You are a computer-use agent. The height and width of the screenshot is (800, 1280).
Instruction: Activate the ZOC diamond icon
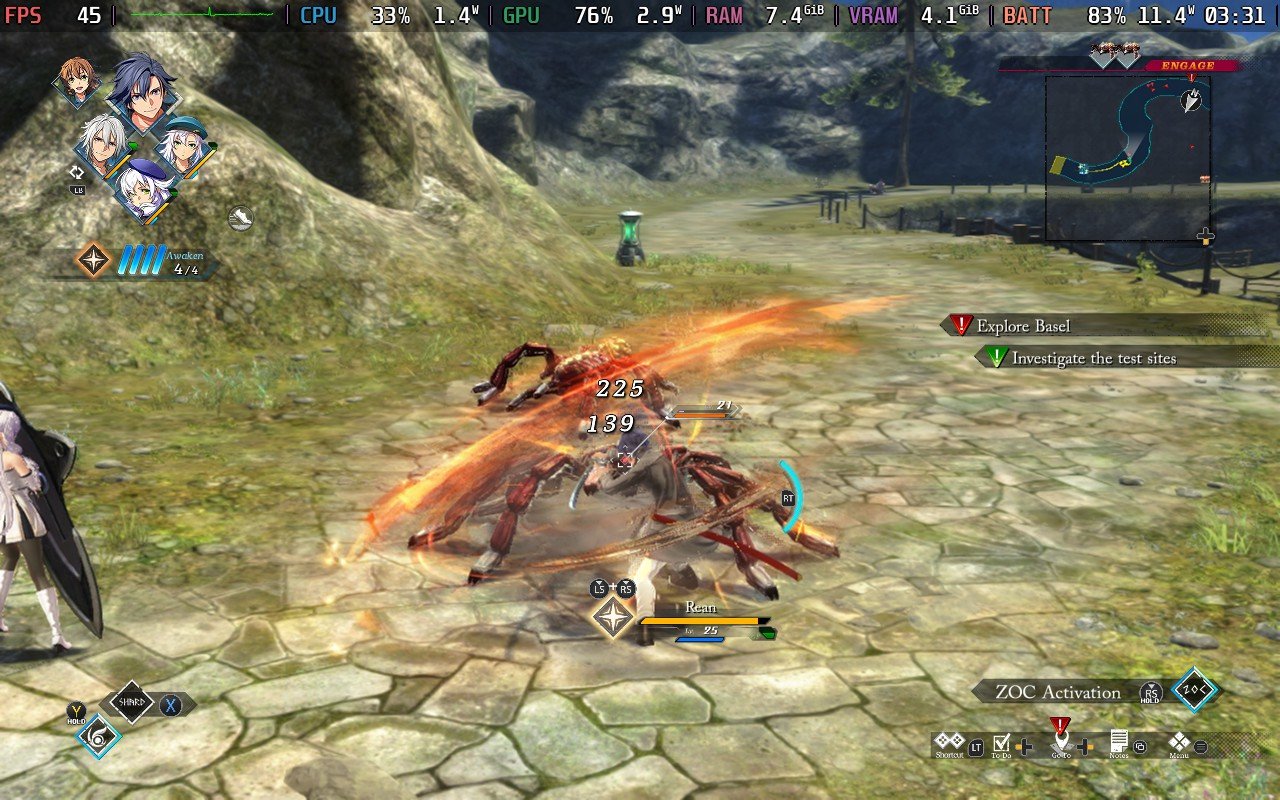tap(1195, 690)
